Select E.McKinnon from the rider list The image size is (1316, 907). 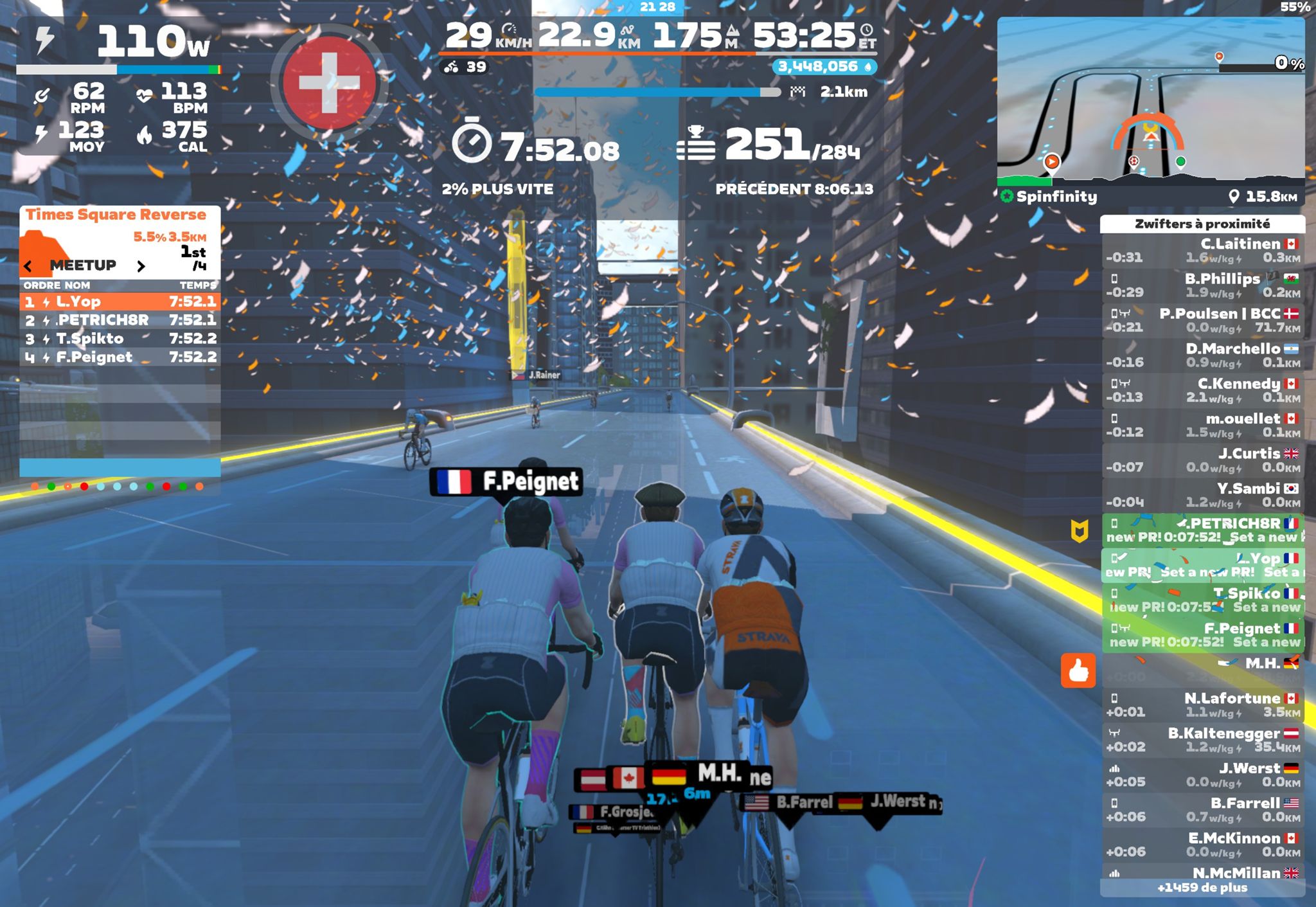[x=1202, y=845]
